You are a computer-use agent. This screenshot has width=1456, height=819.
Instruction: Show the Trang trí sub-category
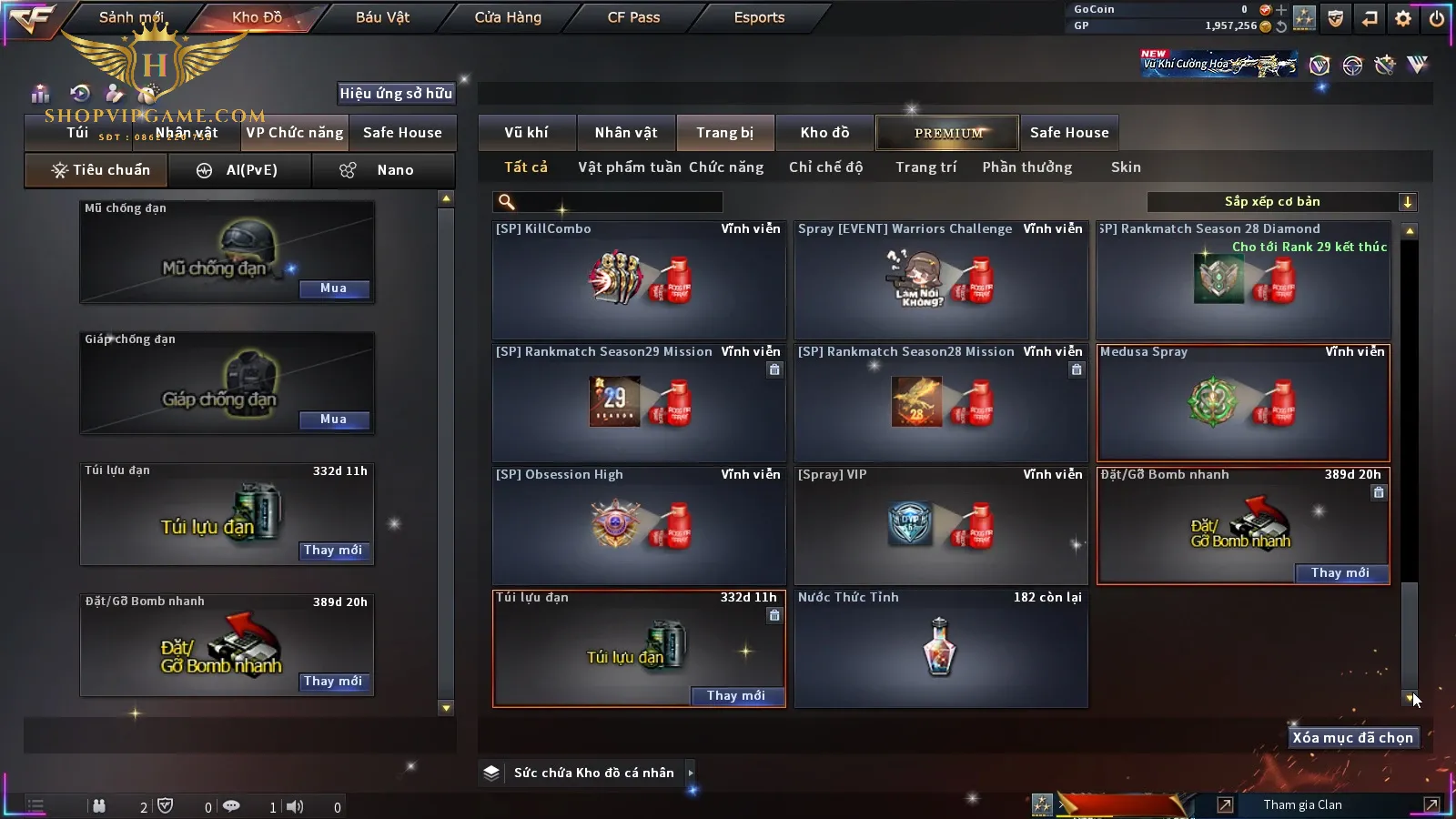[925, 167]
